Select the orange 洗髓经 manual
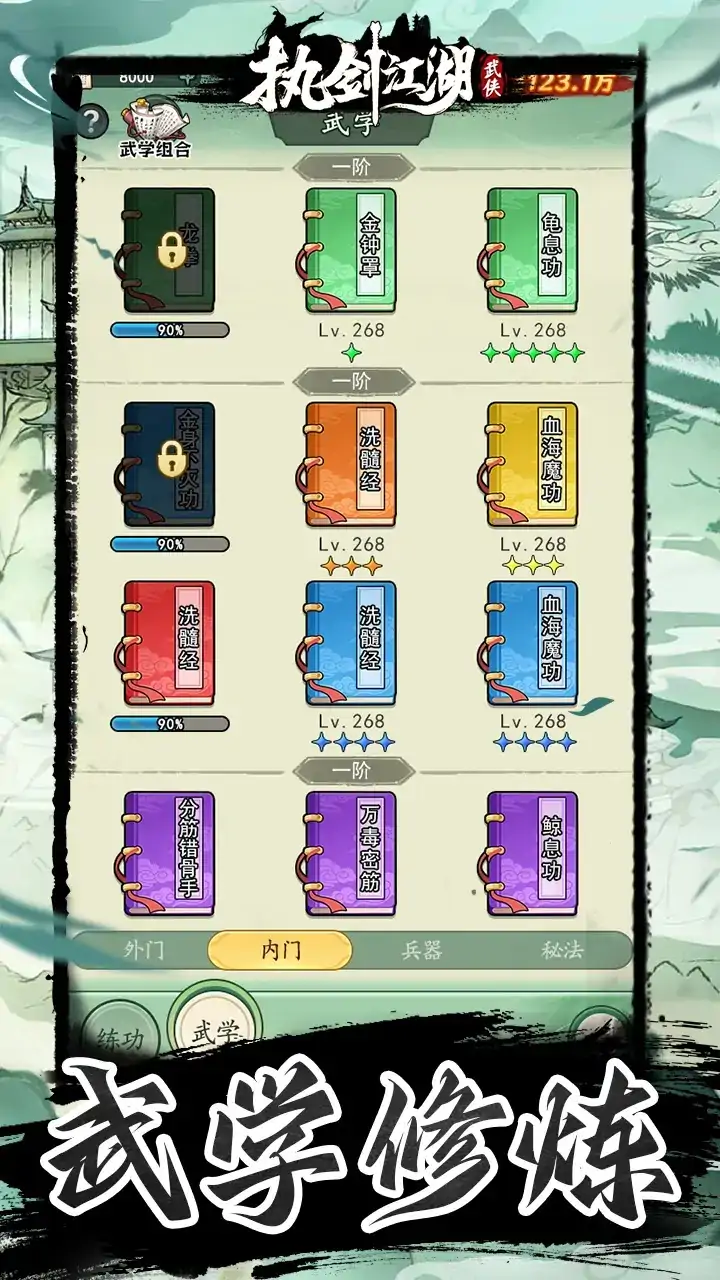Viewport: 720px width, 1280px height. pyautogui.click(x=350, y=464)
